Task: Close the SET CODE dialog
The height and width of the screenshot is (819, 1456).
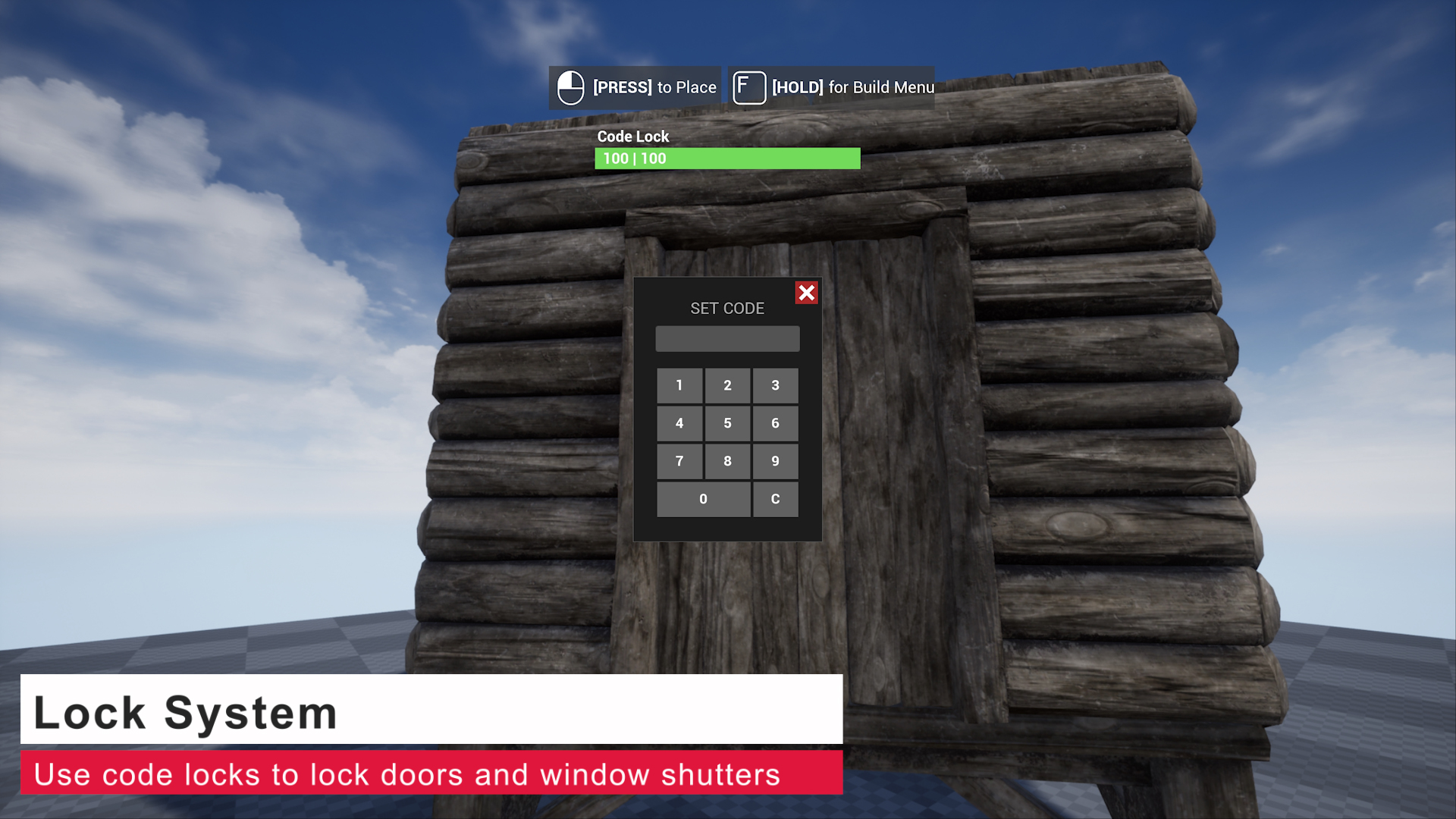Action: [x=807, y=293]
